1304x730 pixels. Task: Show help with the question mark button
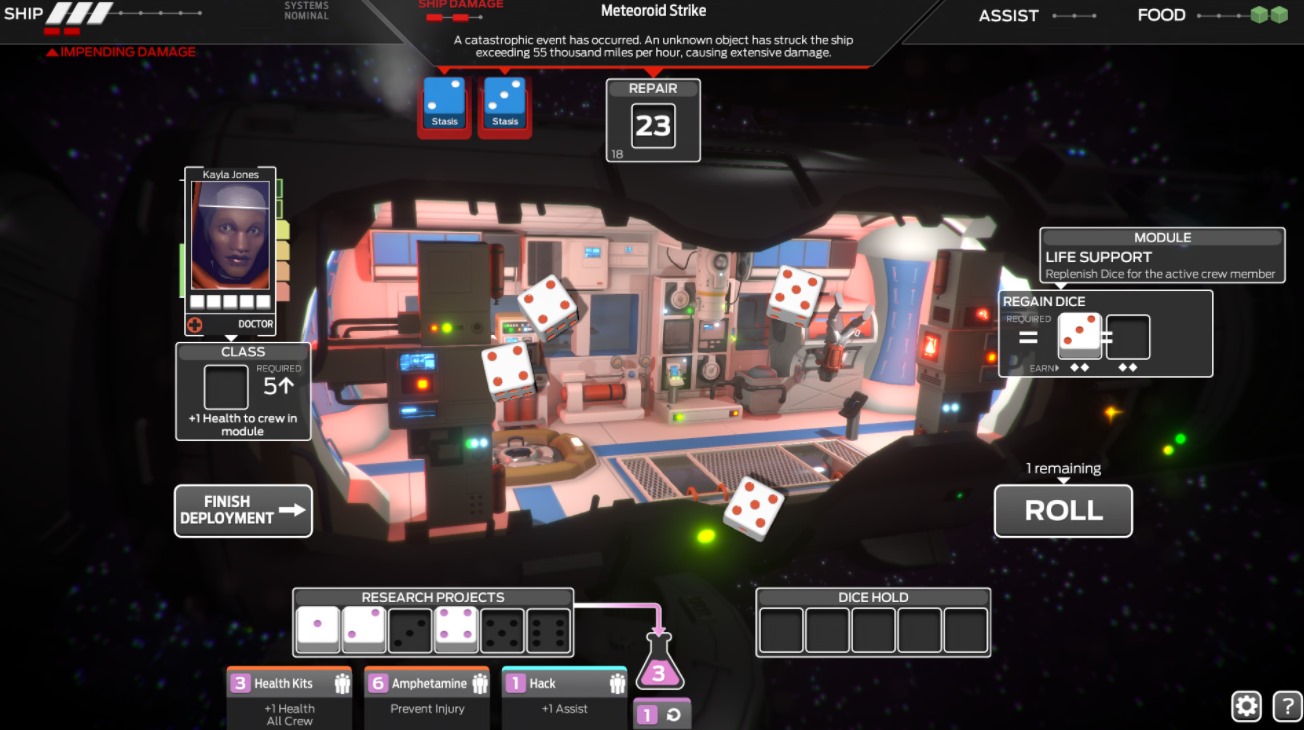[x=1287, y=706]
